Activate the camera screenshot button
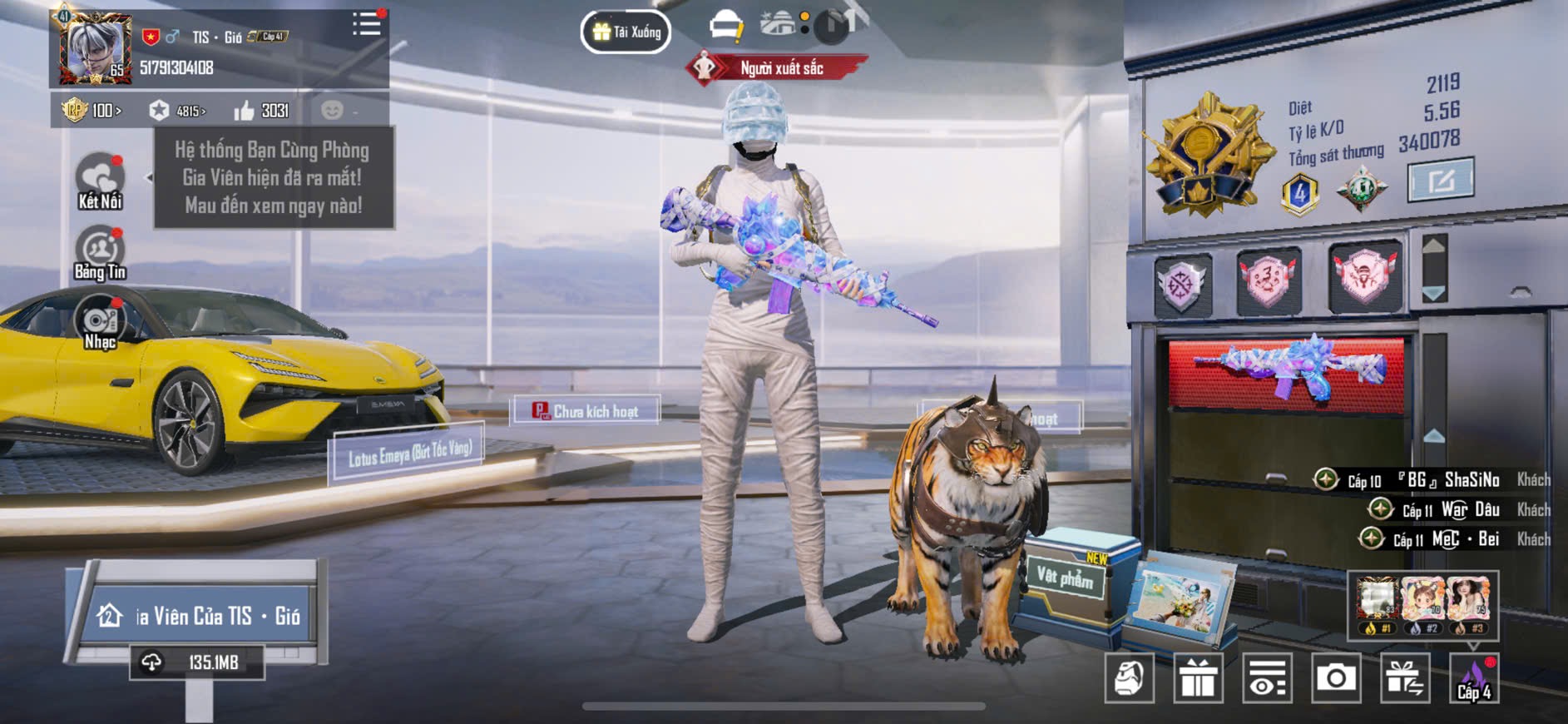This screenshot has width=1568, height=724. (x=1336, y=678)
